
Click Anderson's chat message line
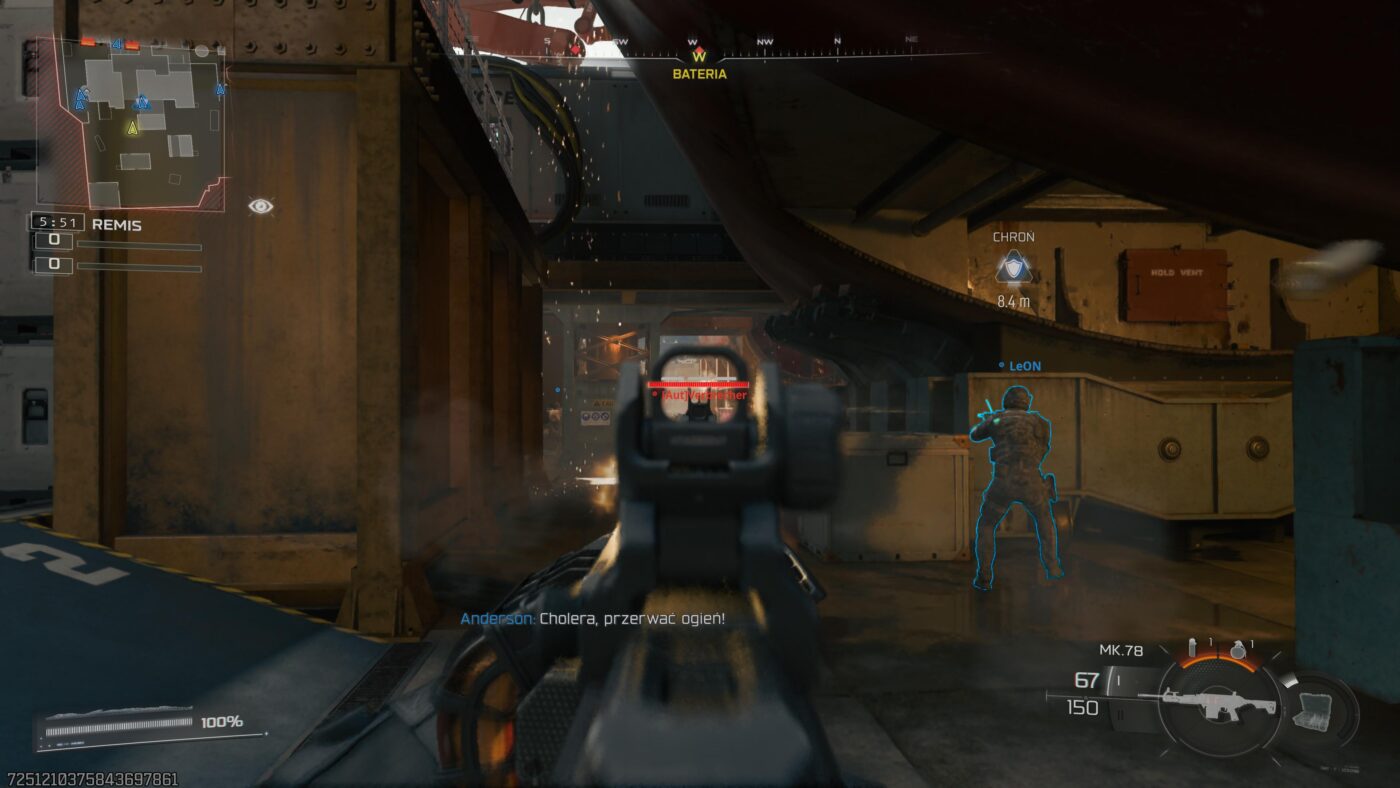pyautogui.click(x=593, y=618)
